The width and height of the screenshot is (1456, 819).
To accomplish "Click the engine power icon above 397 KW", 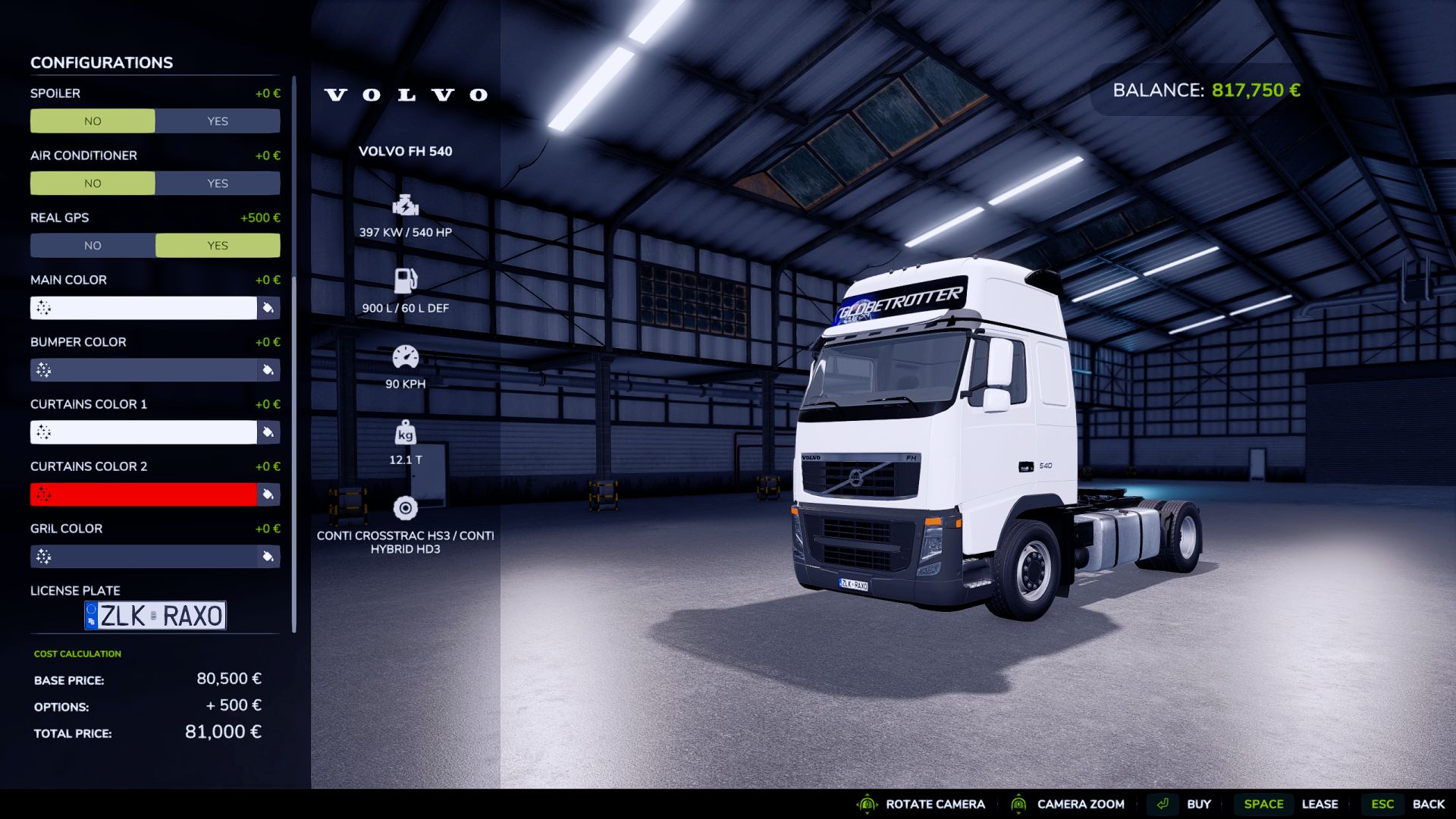I will [x=405, y=206].
